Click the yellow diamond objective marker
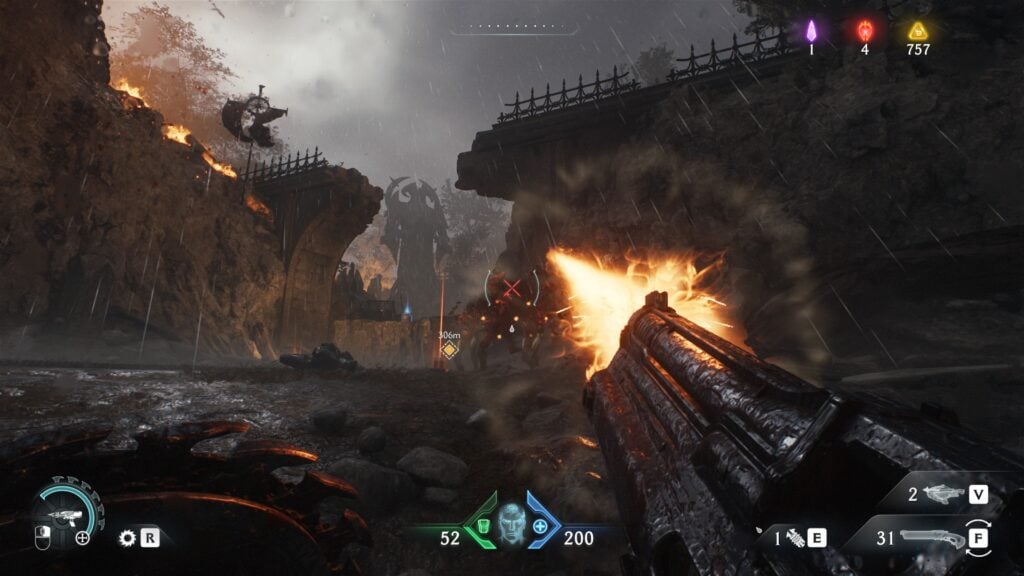This screenshot has width=1024, height=576. [450, 349]
